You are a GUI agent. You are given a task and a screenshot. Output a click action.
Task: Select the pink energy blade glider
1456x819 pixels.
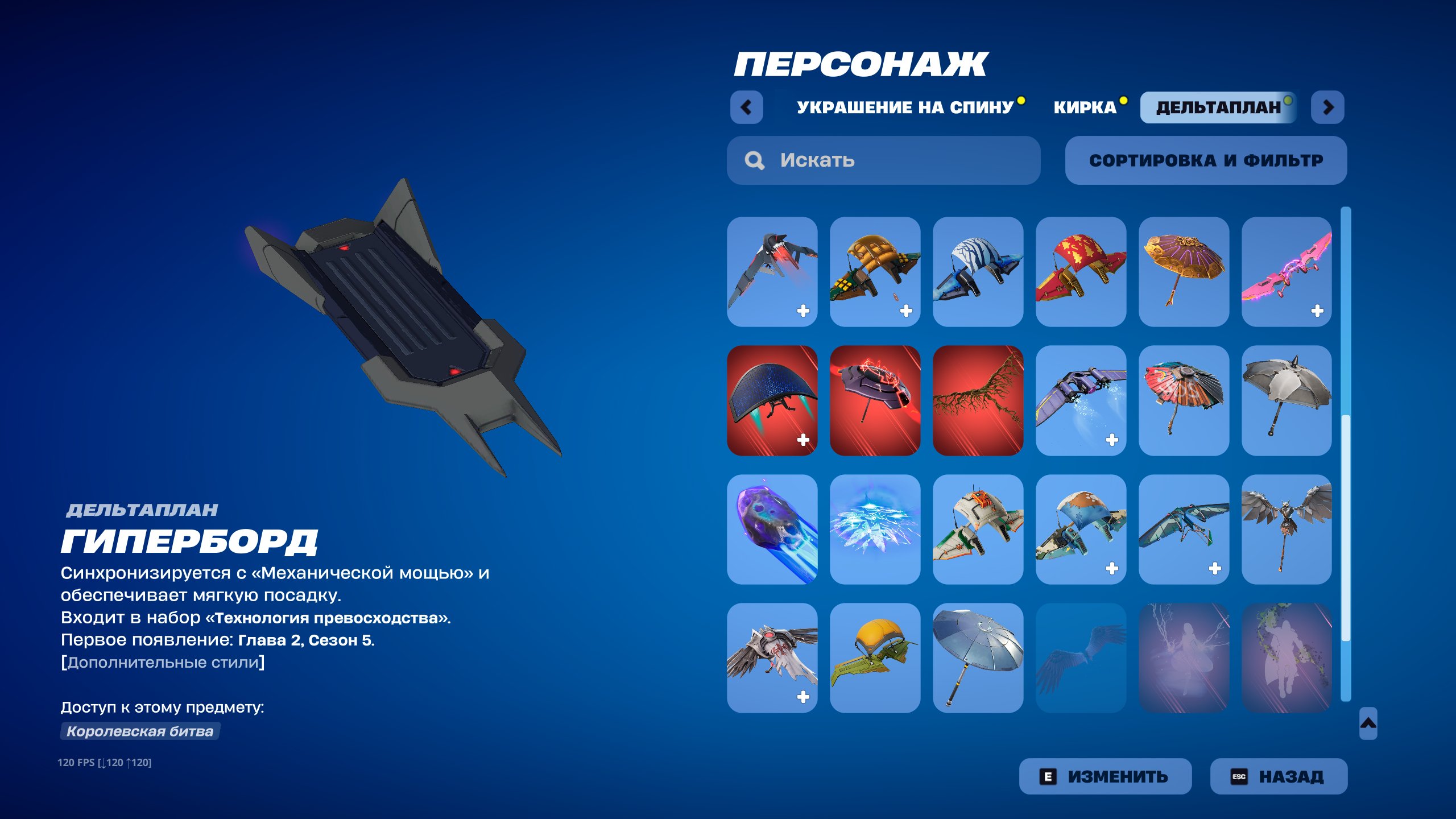tap(1287, 273)
